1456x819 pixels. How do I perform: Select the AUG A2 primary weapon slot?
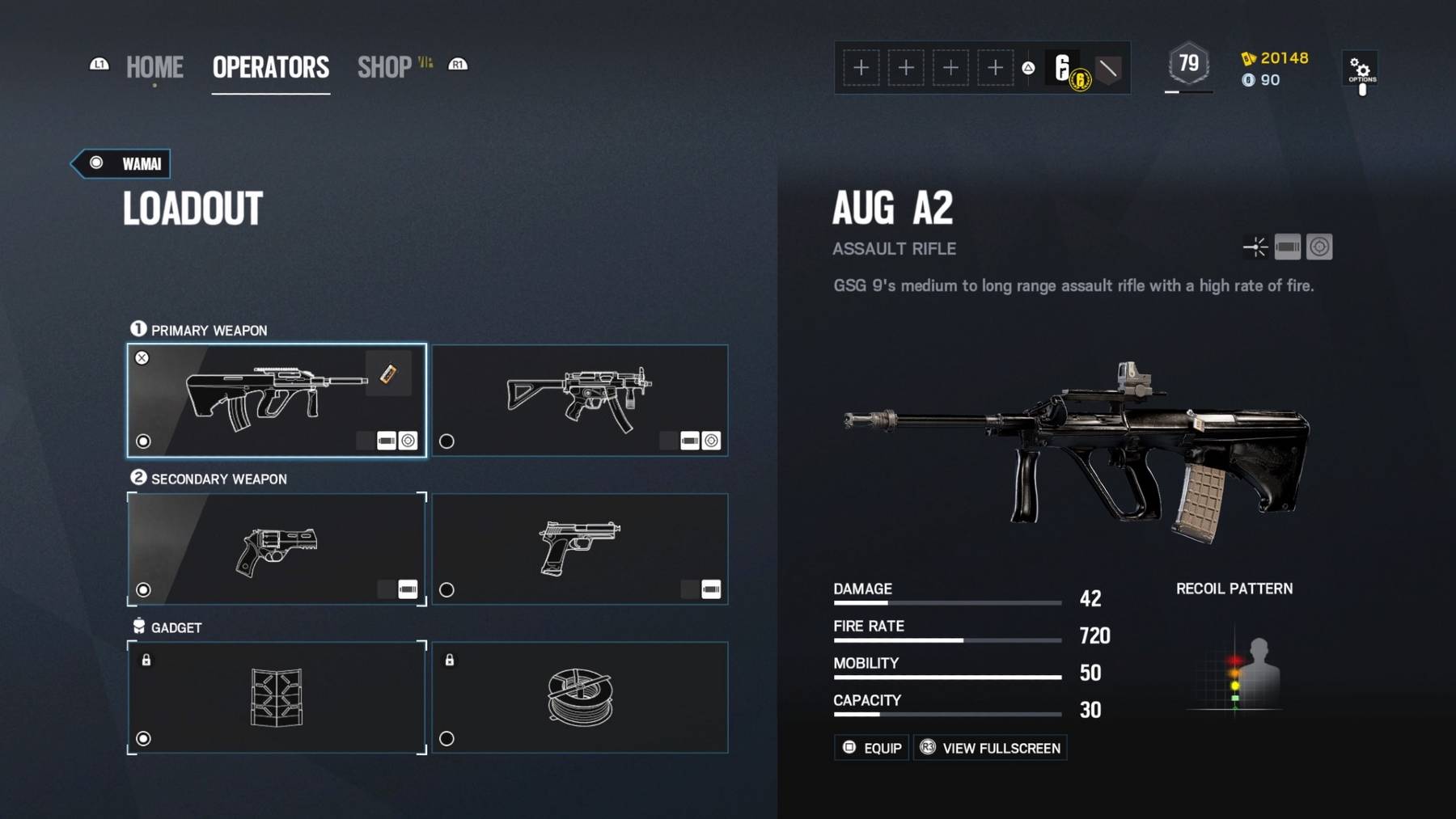tap(276, 401)
